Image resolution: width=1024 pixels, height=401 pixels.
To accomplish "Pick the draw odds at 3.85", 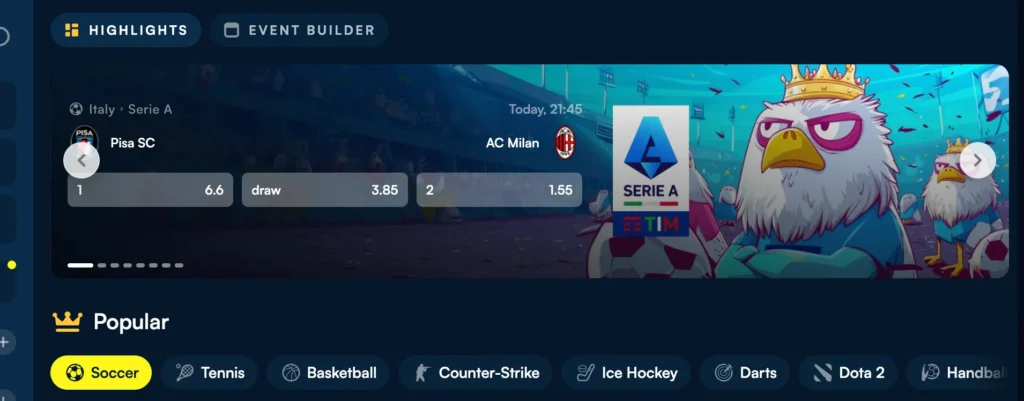I will [324, 190].
